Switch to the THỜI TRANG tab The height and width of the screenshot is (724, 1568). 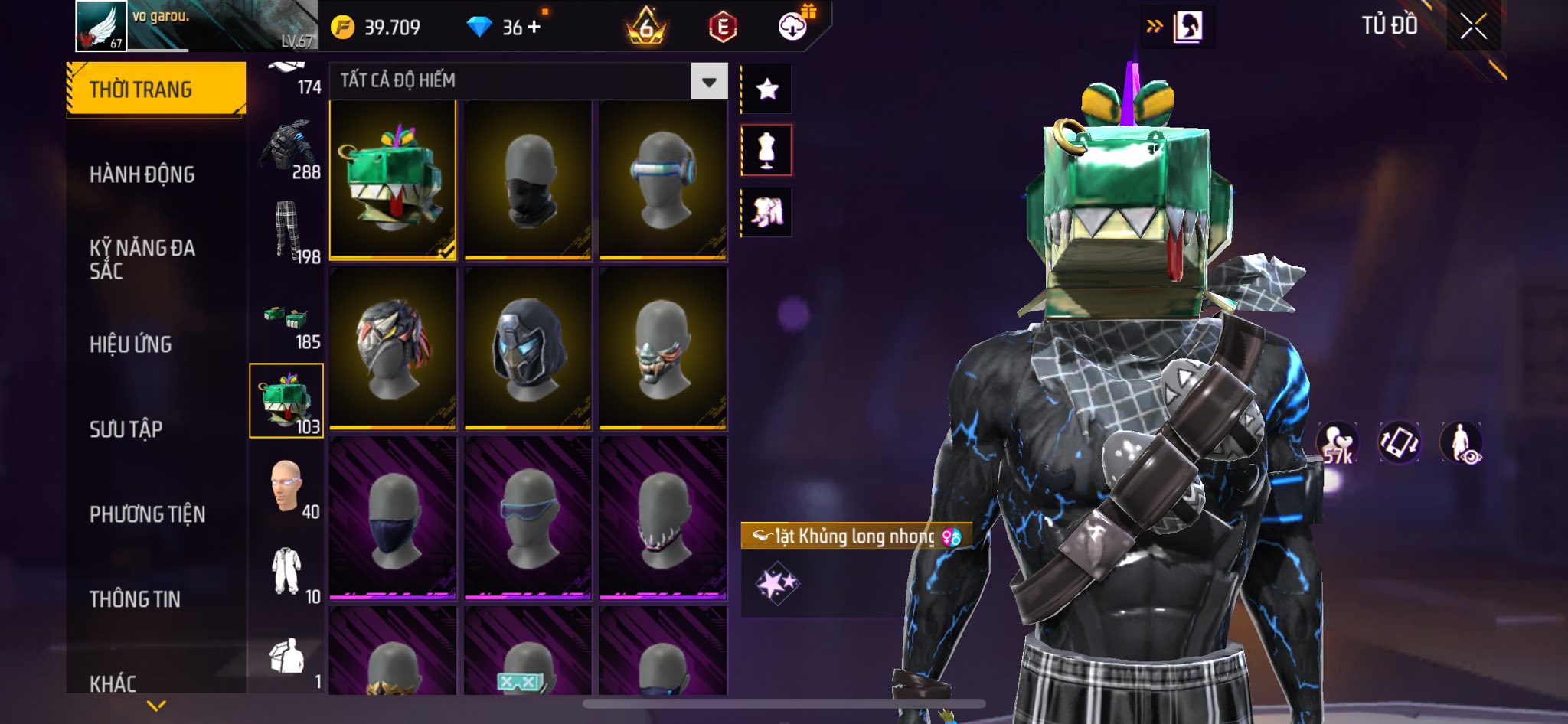point(156,90)
